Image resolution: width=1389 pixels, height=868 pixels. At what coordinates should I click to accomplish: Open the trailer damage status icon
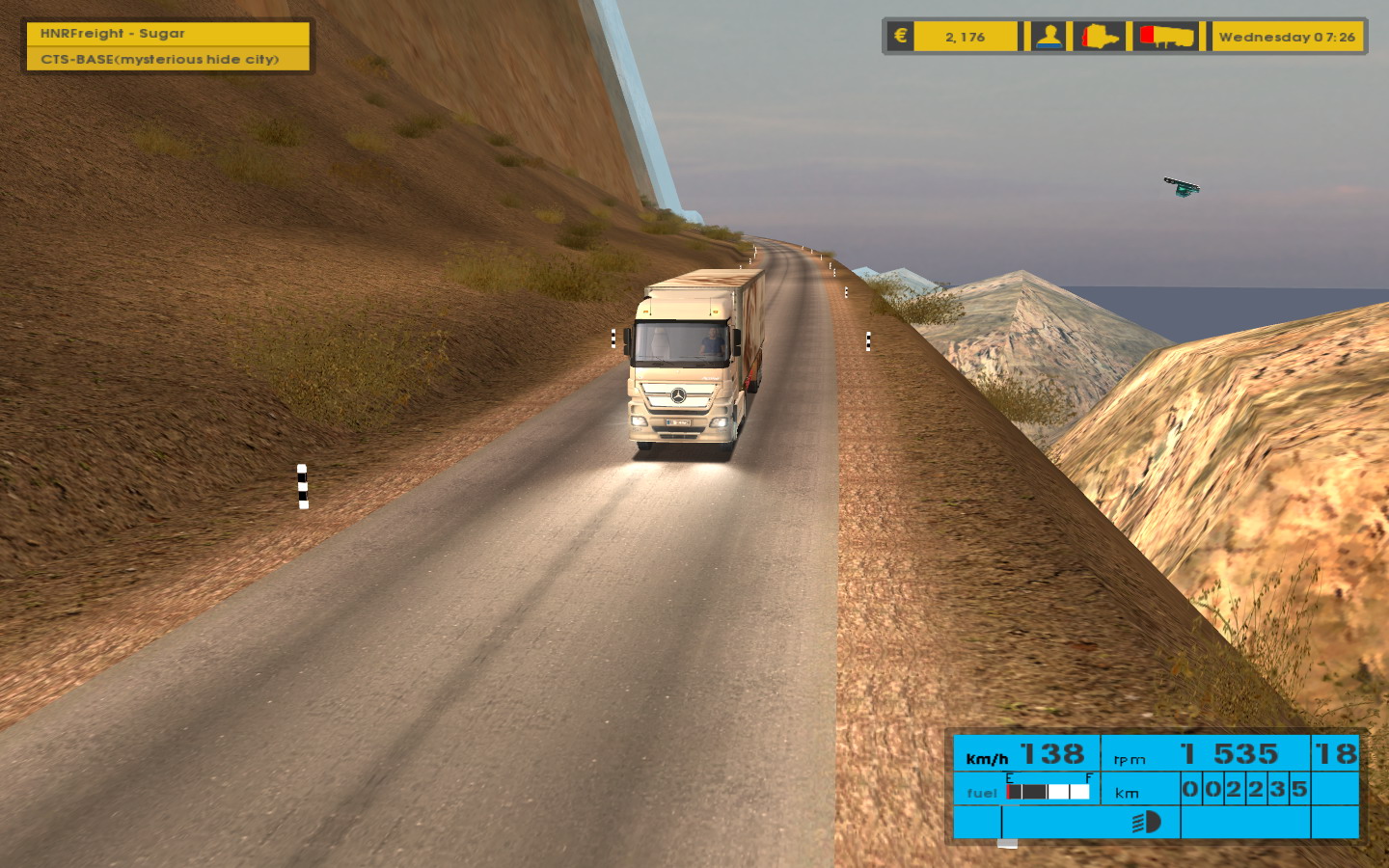[x=1167, y=37]
